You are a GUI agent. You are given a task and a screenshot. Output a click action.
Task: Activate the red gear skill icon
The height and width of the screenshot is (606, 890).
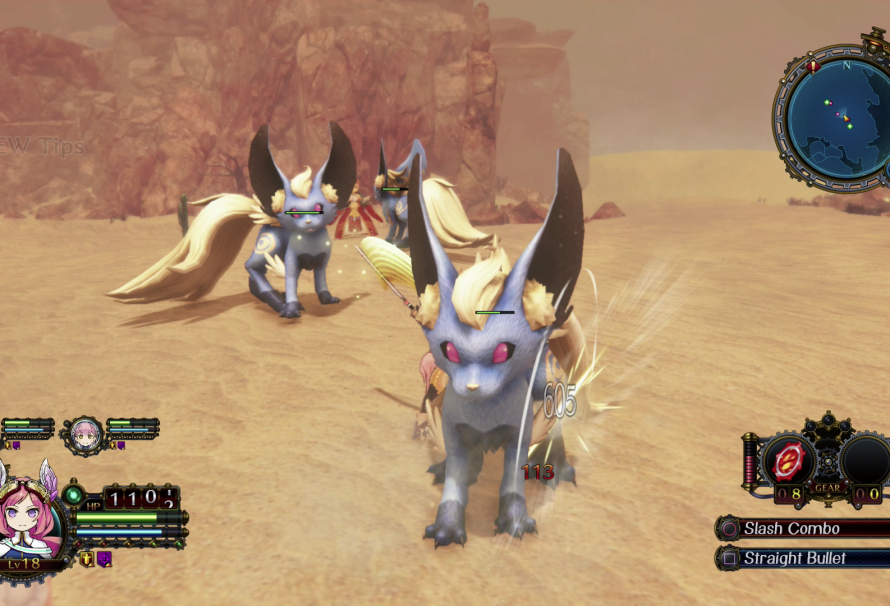pos(789,461)
